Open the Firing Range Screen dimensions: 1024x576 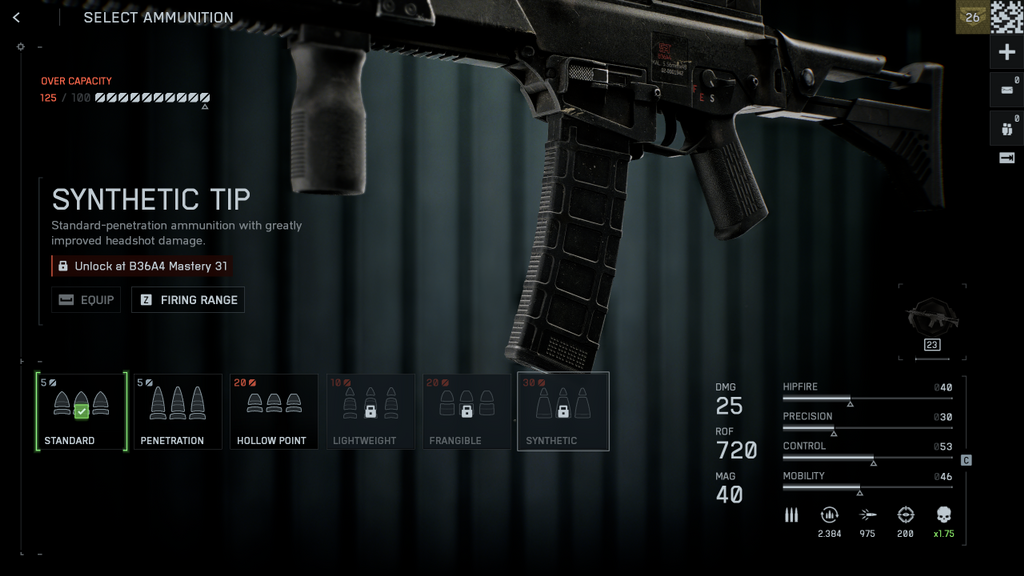[x=188, y=300]
